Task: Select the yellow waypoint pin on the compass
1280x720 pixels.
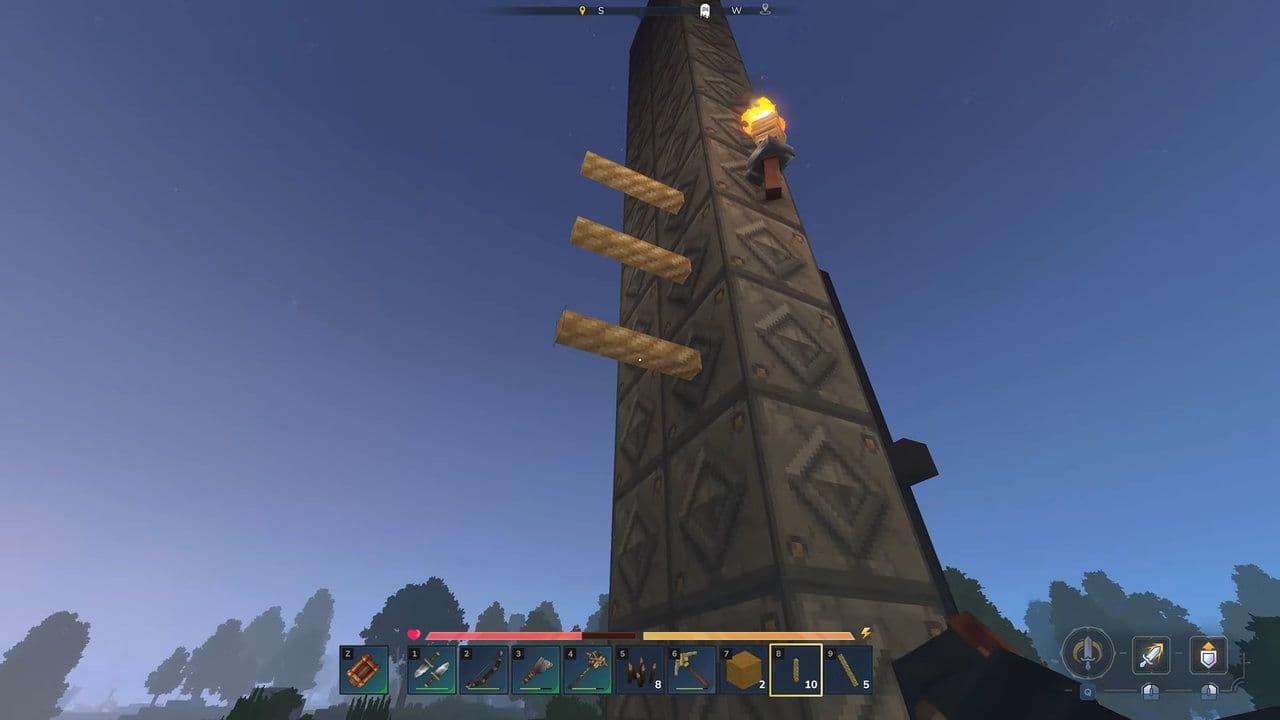Action: pyautogui.click(x=582, y=10)
